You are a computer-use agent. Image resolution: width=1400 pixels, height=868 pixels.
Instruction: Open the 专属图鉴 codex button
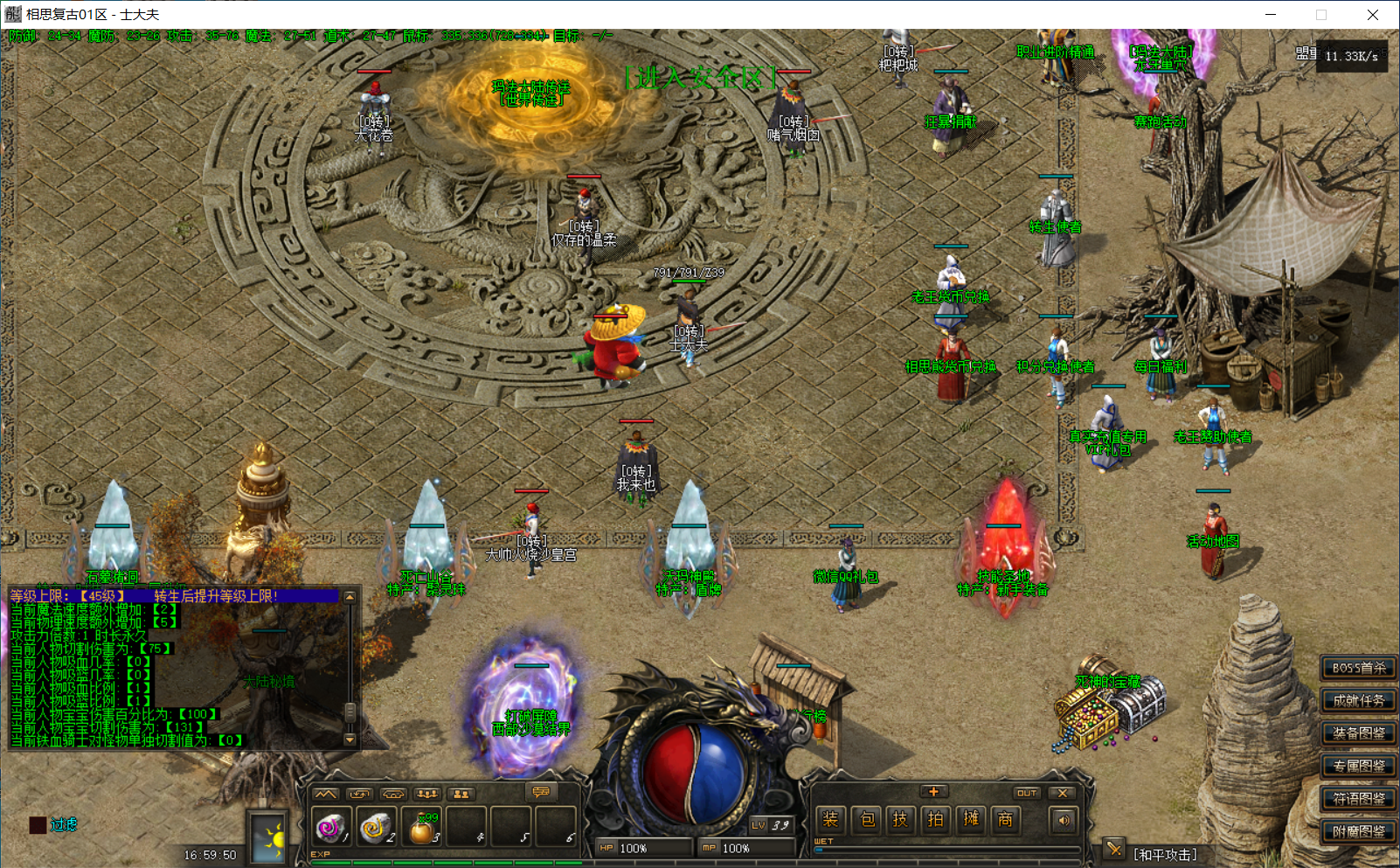point(1358,766)
